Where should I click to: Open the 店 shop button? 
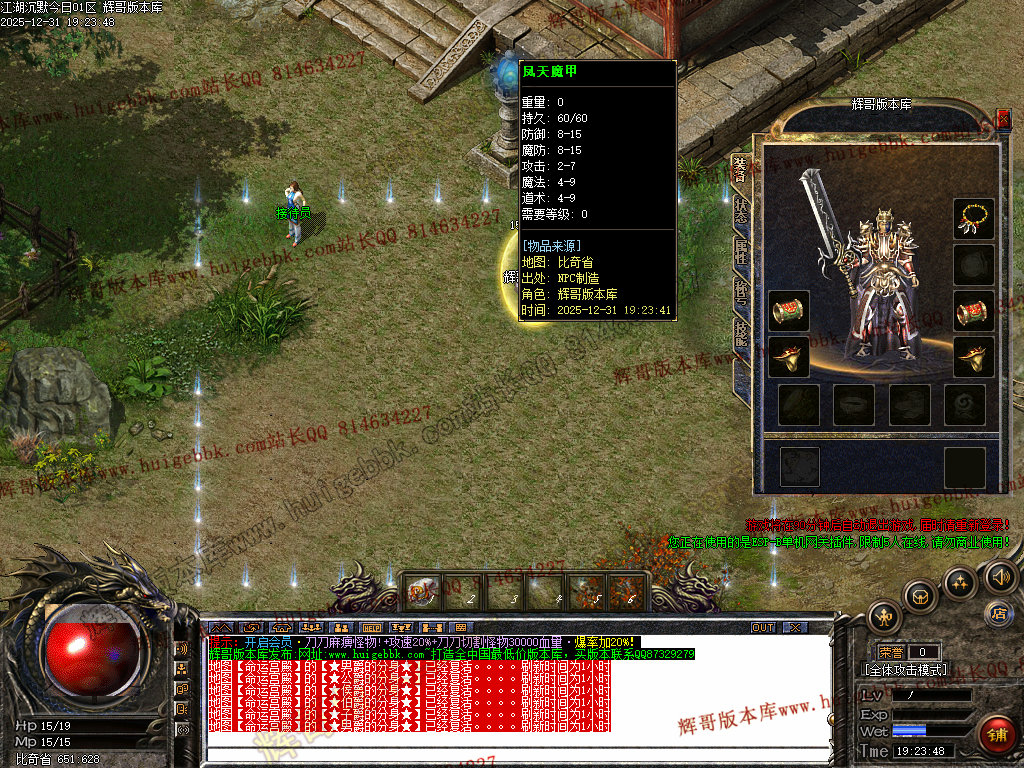pos(997,613)
